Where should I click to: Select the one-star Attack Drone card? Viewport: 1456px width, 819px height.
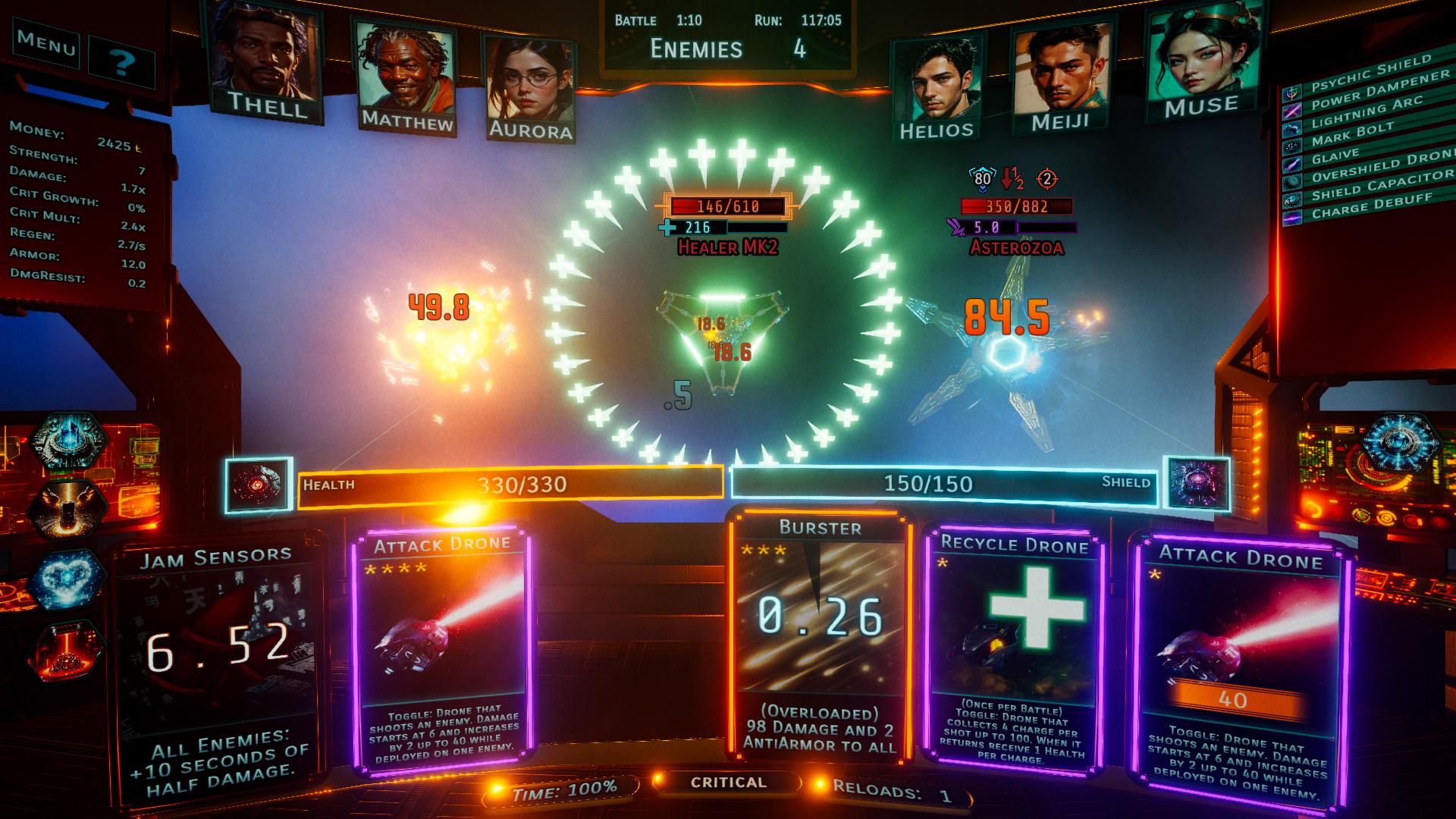point(1239,667)
